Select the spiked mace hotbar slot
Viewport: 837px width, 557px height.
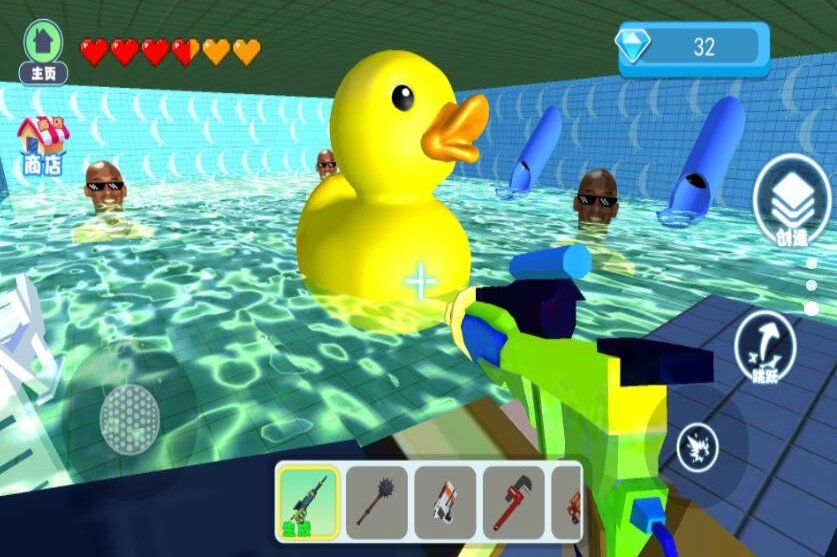[x=377, y=501]
